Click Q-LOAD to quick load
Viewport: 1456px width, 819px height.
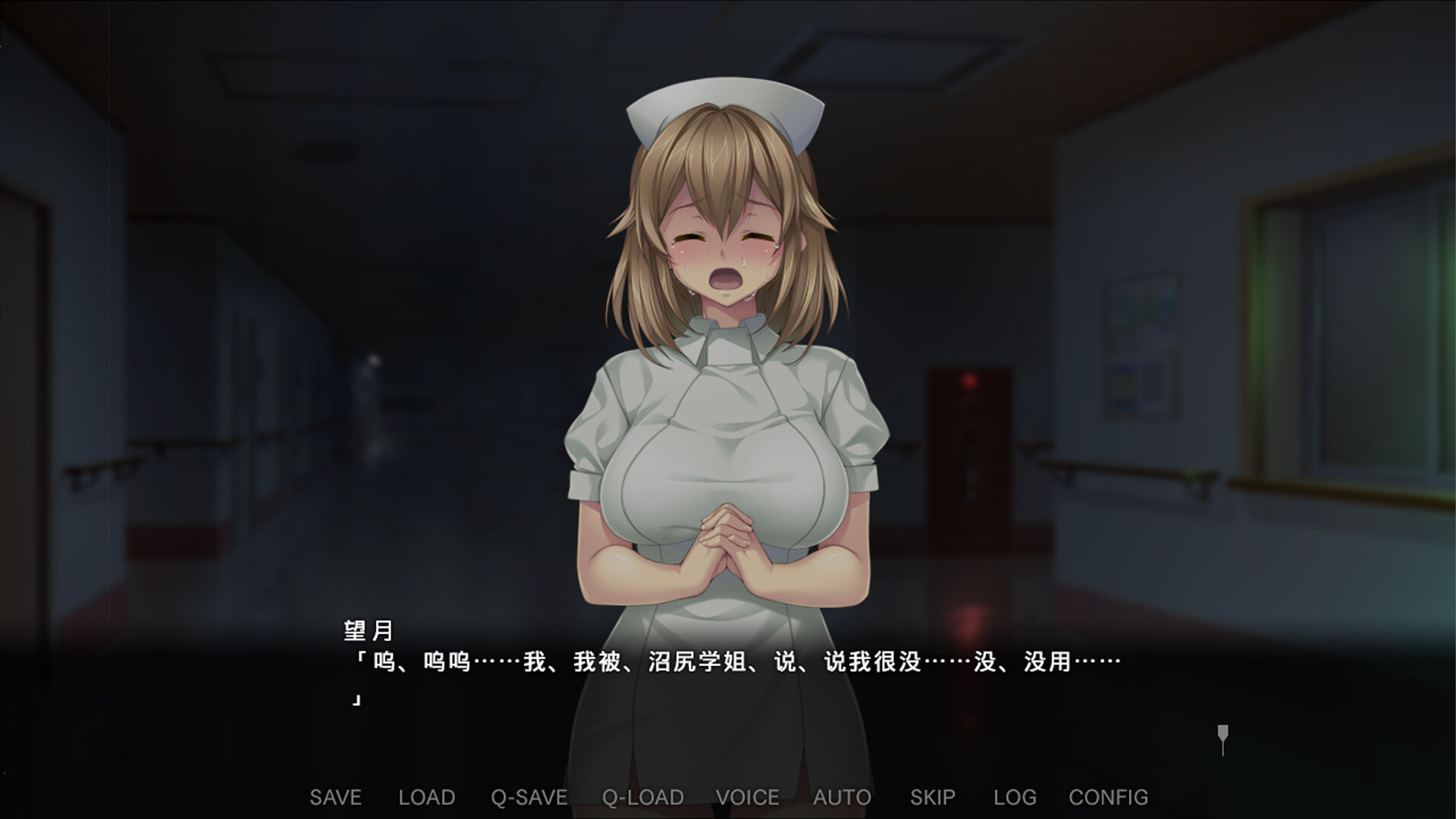click(644, 798)
